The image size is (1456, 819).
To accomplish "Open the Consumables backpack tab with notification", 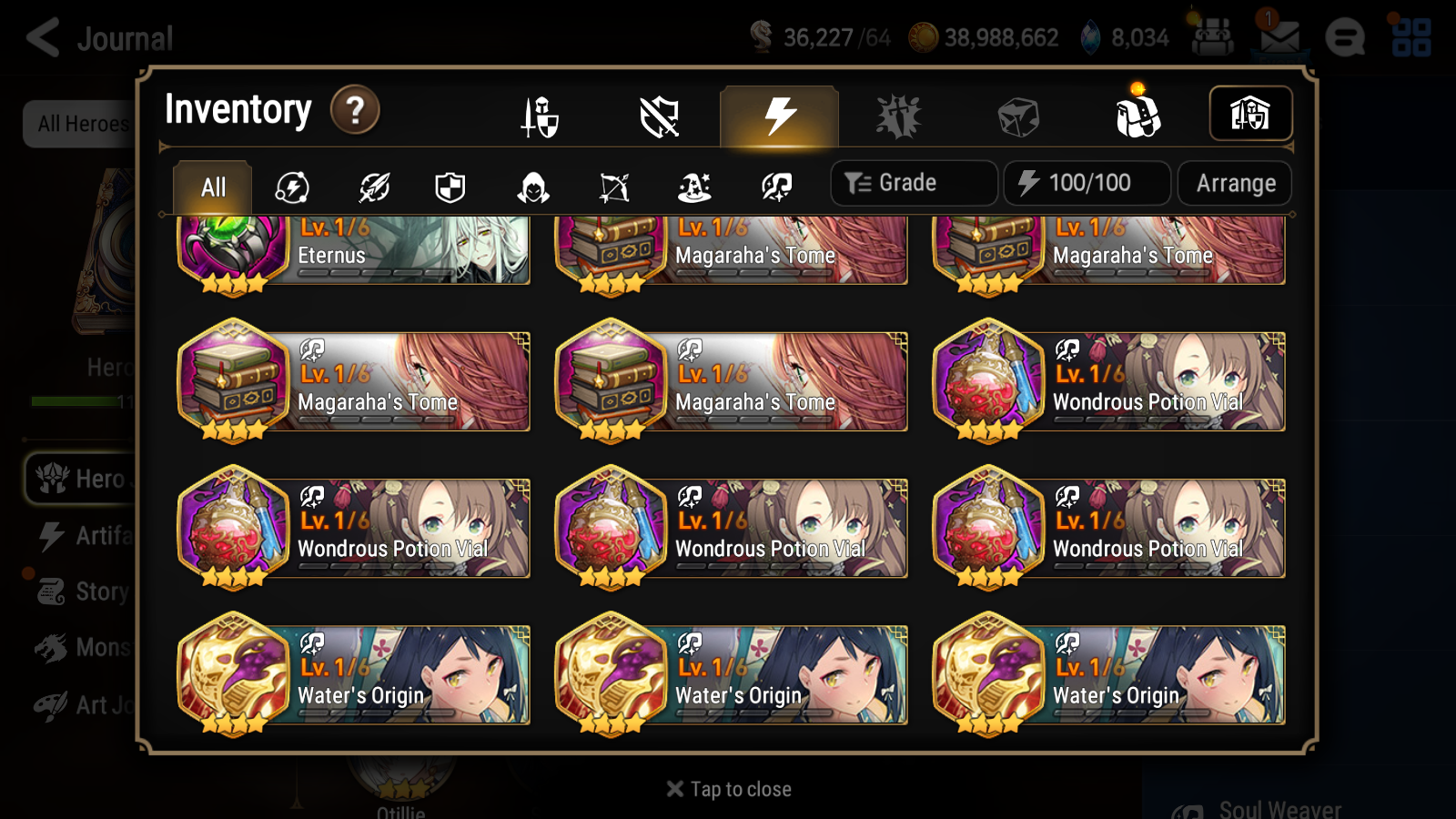I will (x=1137, y=116).
